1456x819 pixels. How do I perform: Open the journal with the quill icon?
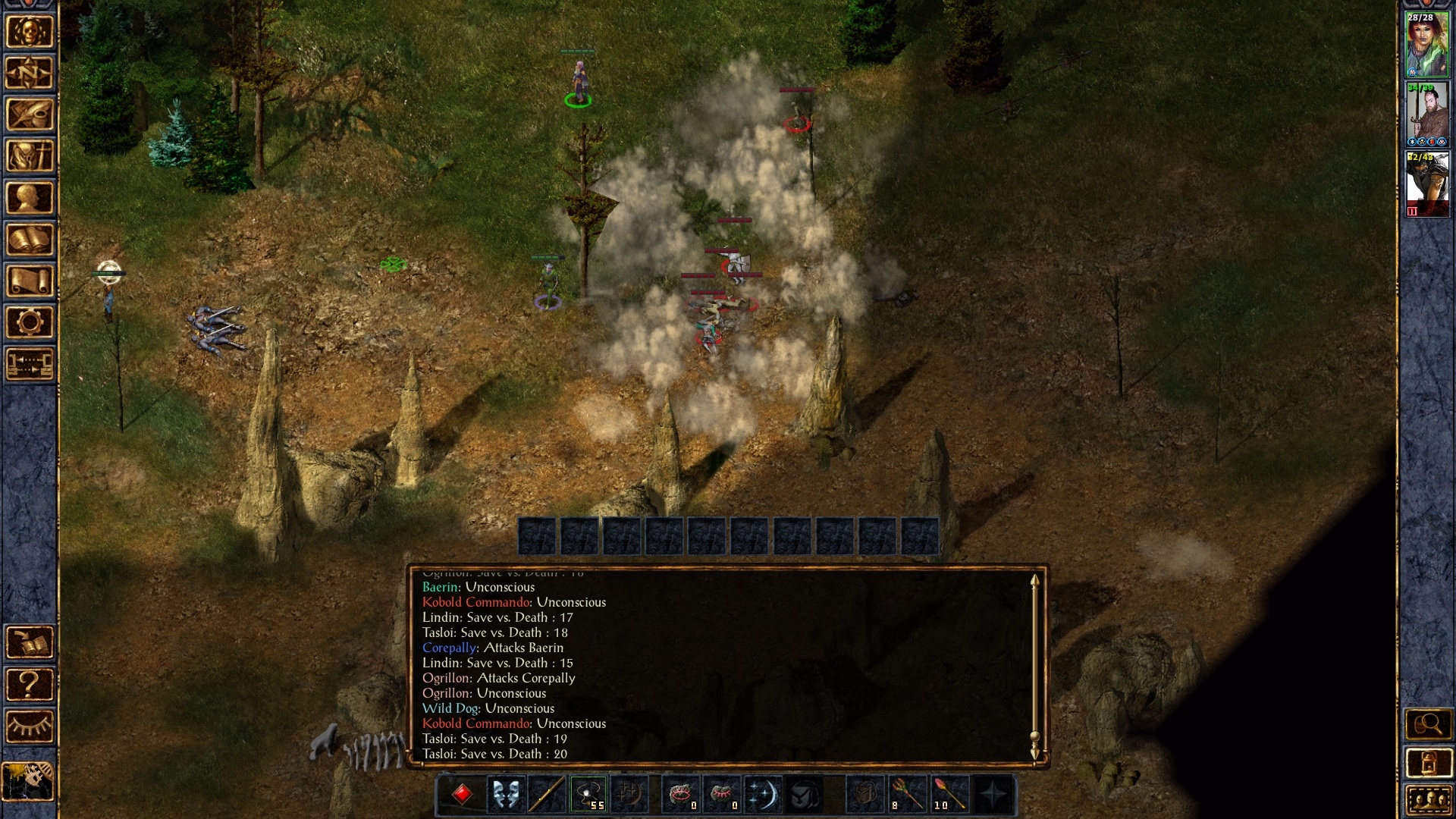point(30,115)
